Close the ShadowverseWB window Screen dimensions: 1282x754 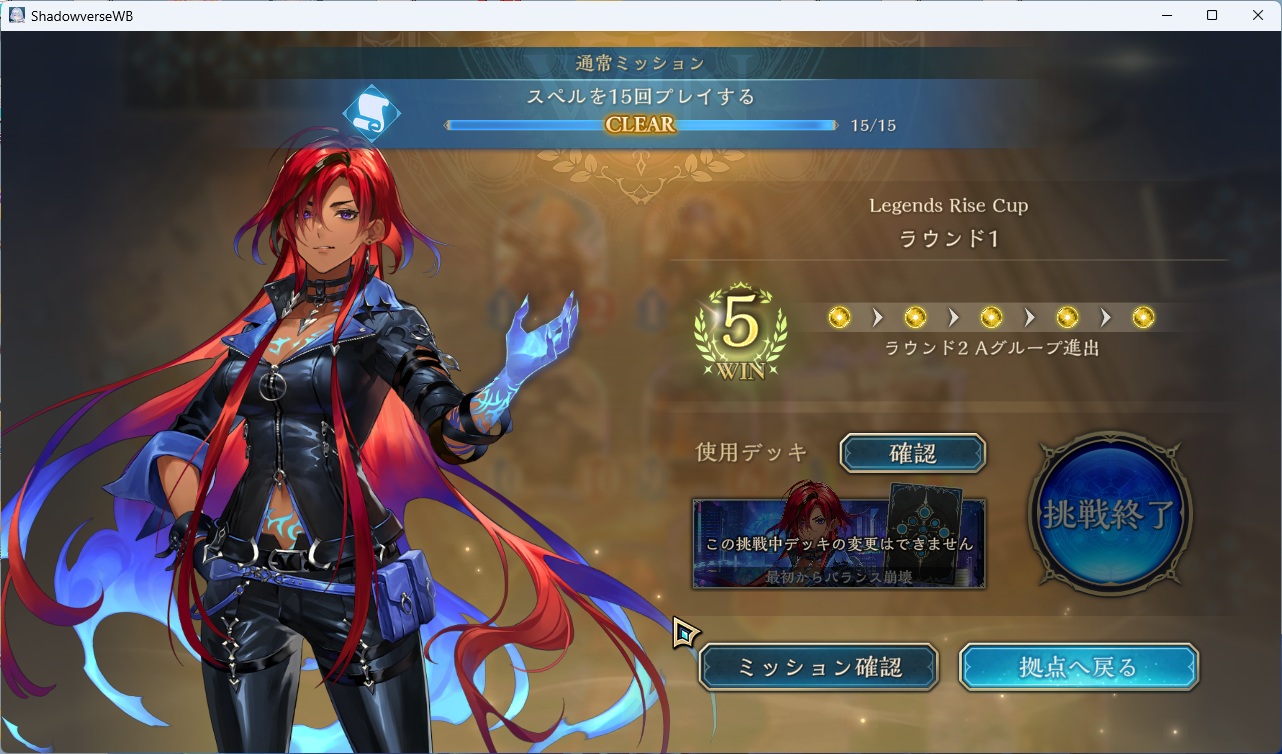pos(1258,15)
